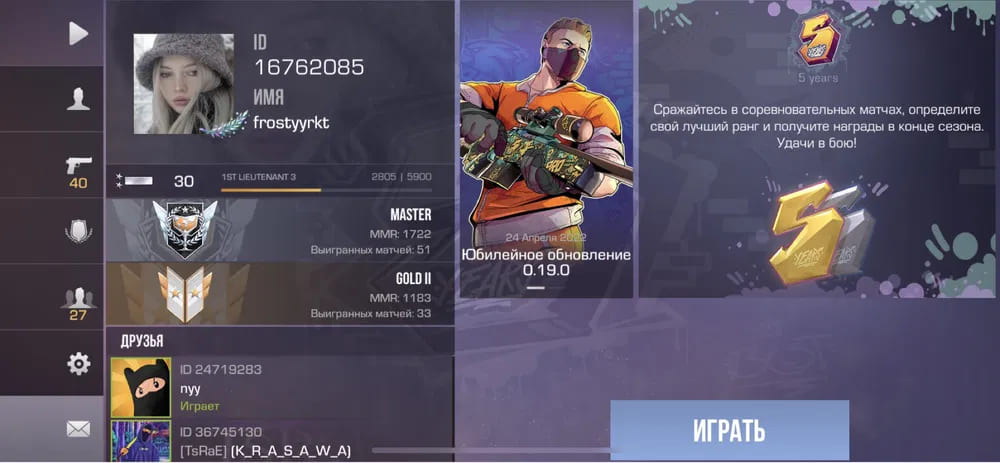Image resolution: width=1000 pixels, height=463 pixels.
Task: Start a match with the ИГРАТЬ button
Action: (729, 430)
